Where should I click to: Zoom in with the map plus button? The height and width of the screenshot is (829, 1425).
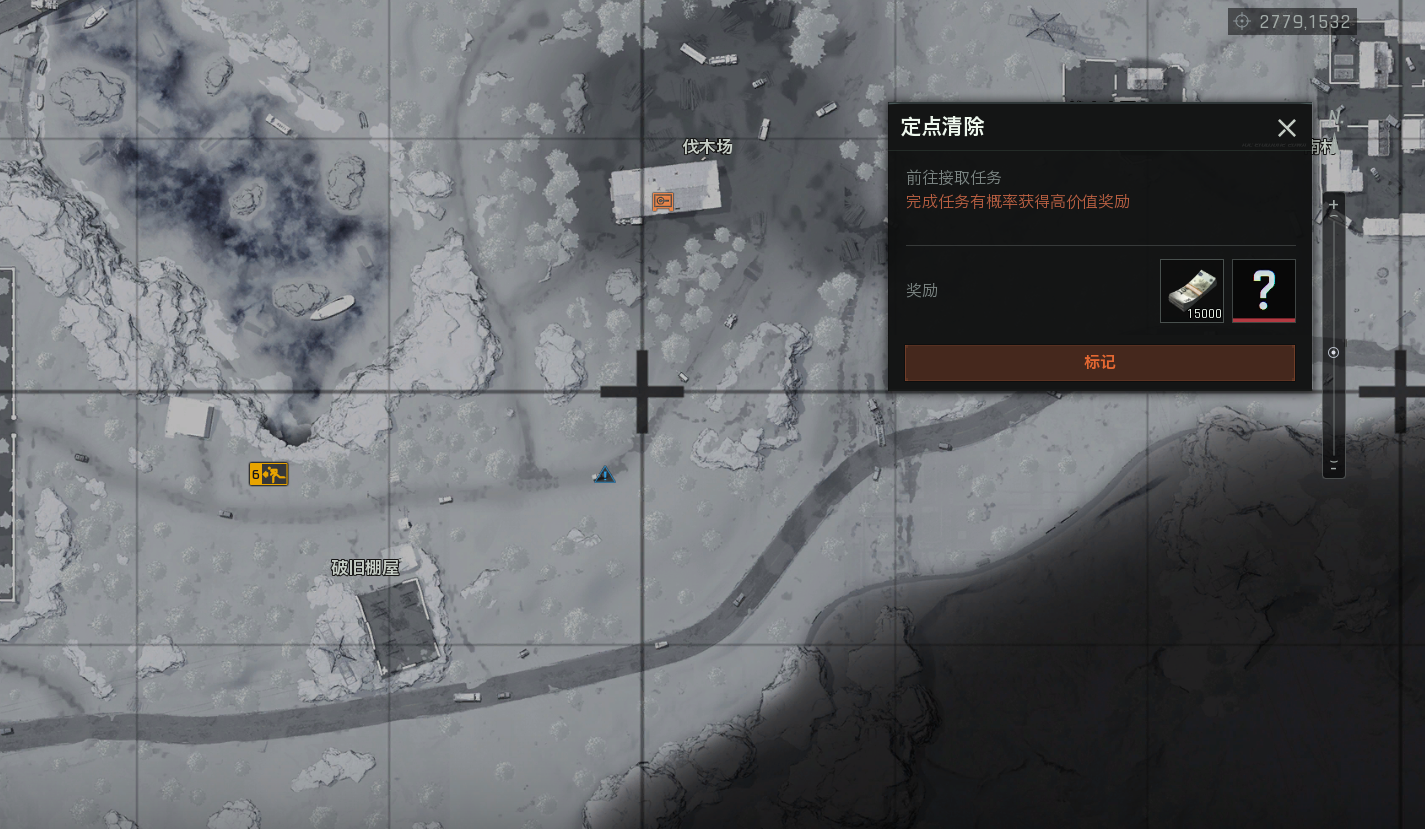pyautogui.click(x=1333, y=205)
